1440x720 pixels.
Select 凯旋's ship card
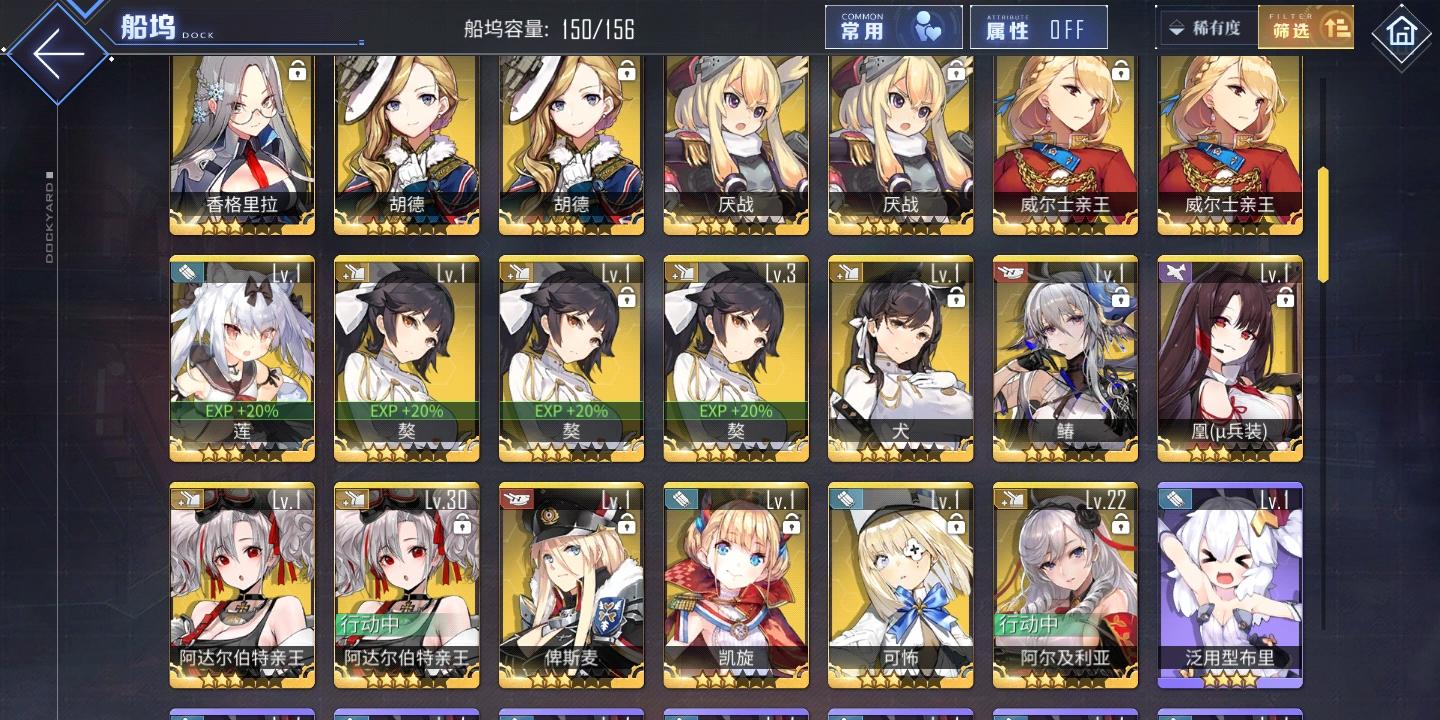click(x=735, y=585)
